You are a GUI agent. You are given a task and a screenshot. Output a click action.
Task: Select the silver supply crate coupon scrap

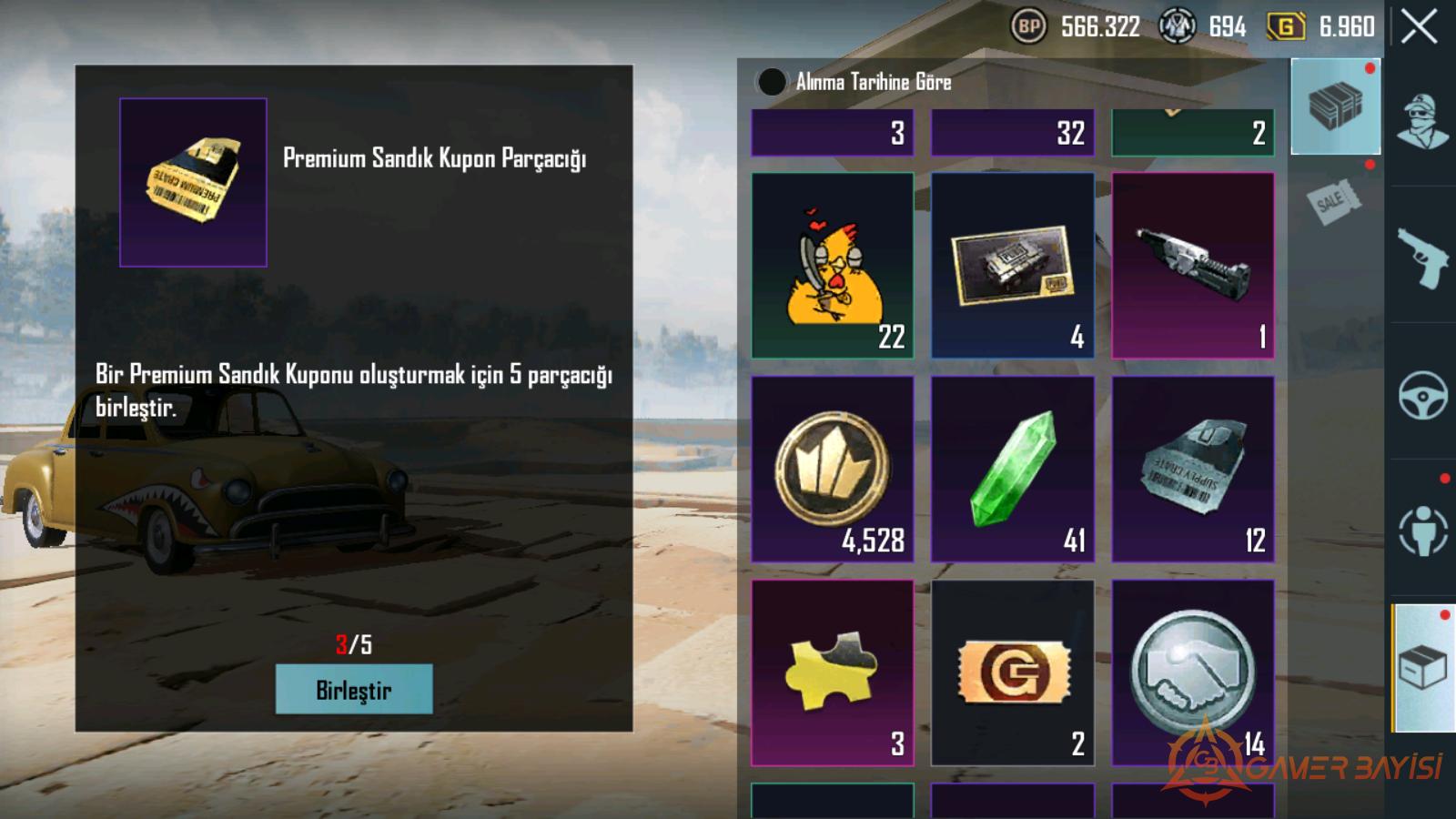tap(1192, 469)
